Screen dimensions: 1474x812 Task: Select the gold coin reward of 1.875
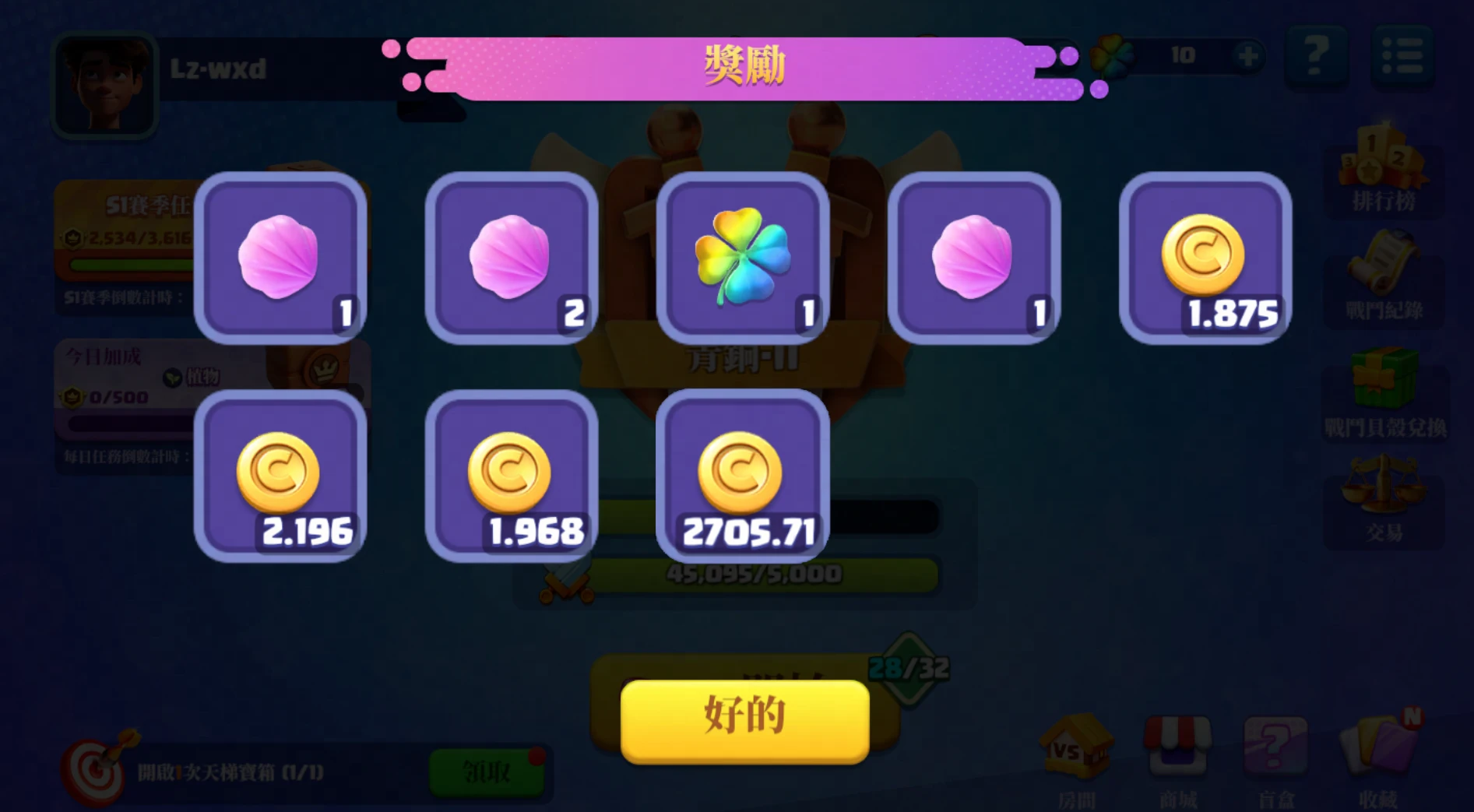click(x=1205, y=258)
